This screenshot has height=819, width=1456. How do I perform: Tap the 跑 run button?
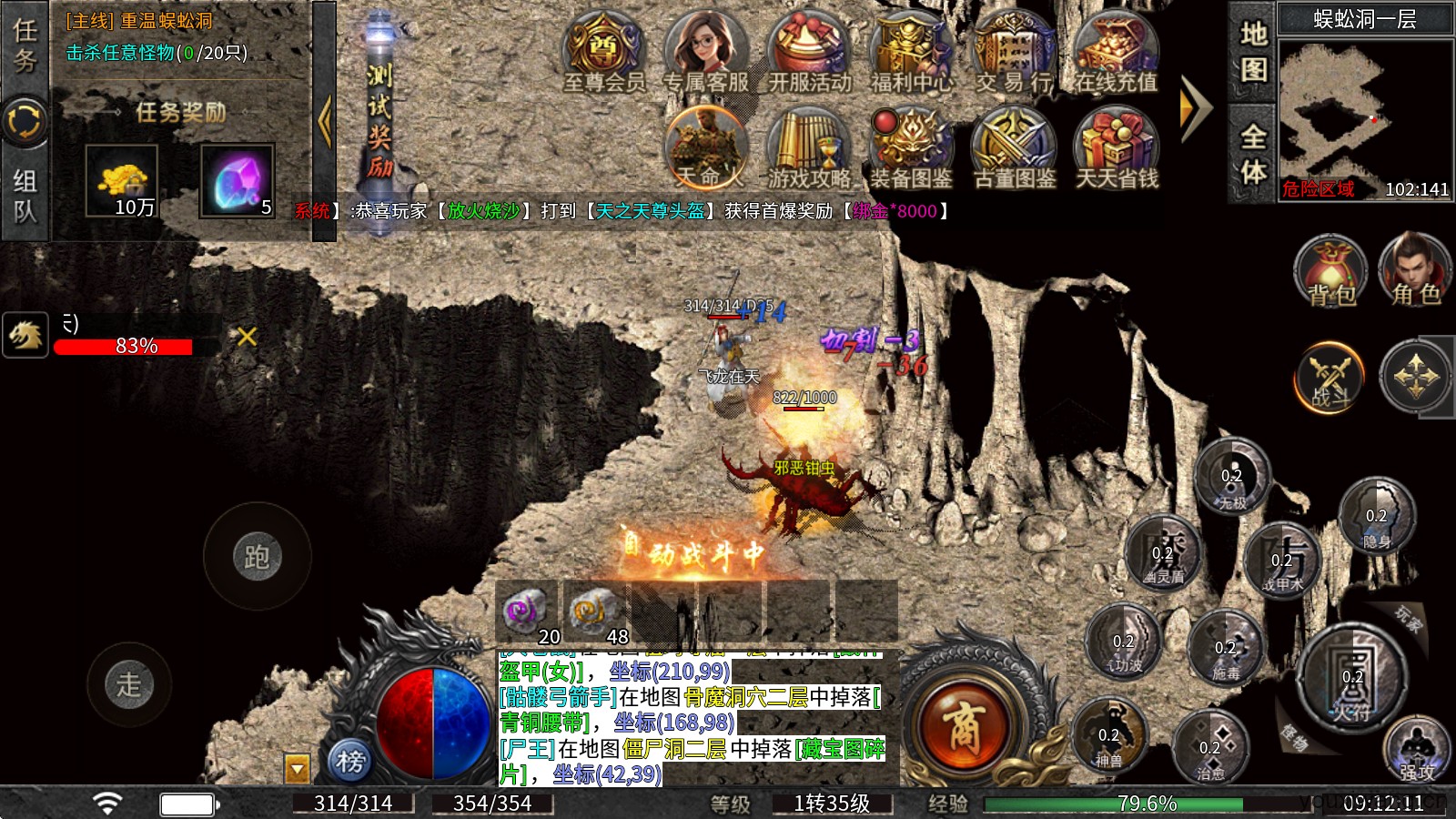tap(257, 556)
